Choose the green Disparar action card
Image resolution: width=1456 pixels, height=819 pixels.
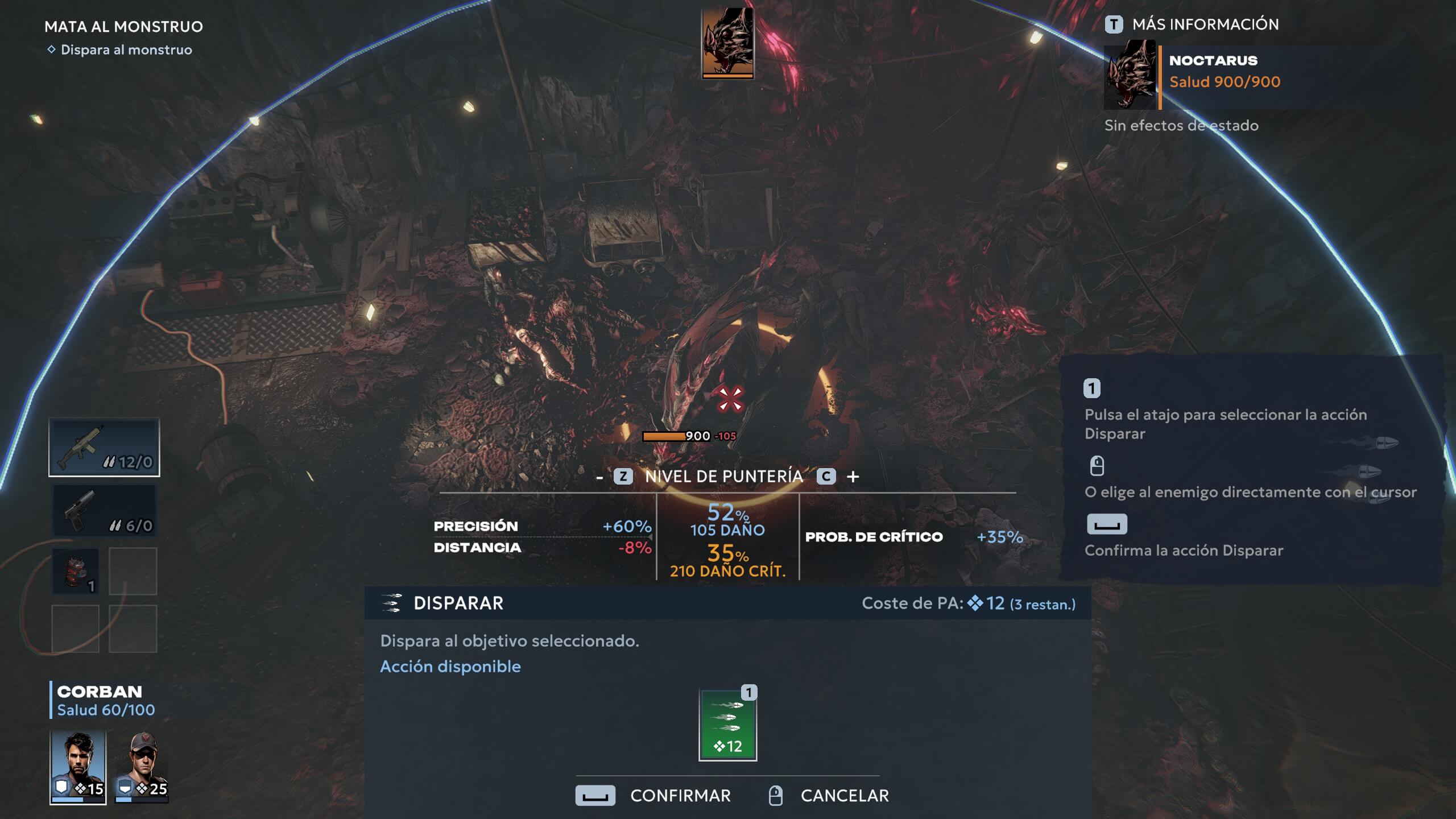(727, 725)
